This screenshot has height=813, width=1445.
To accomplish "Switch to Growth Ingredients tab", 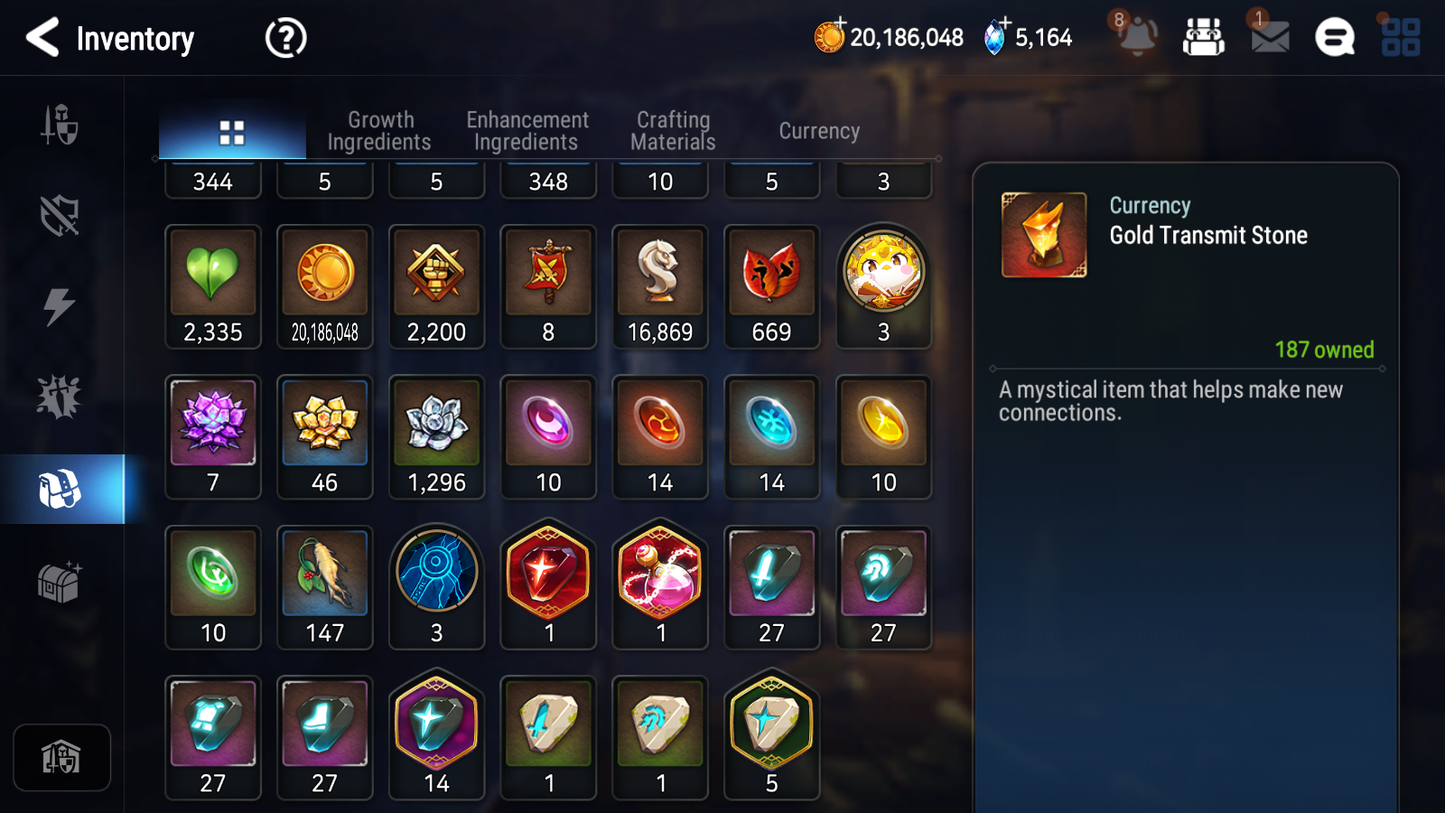I will click(x=379, y=131).
